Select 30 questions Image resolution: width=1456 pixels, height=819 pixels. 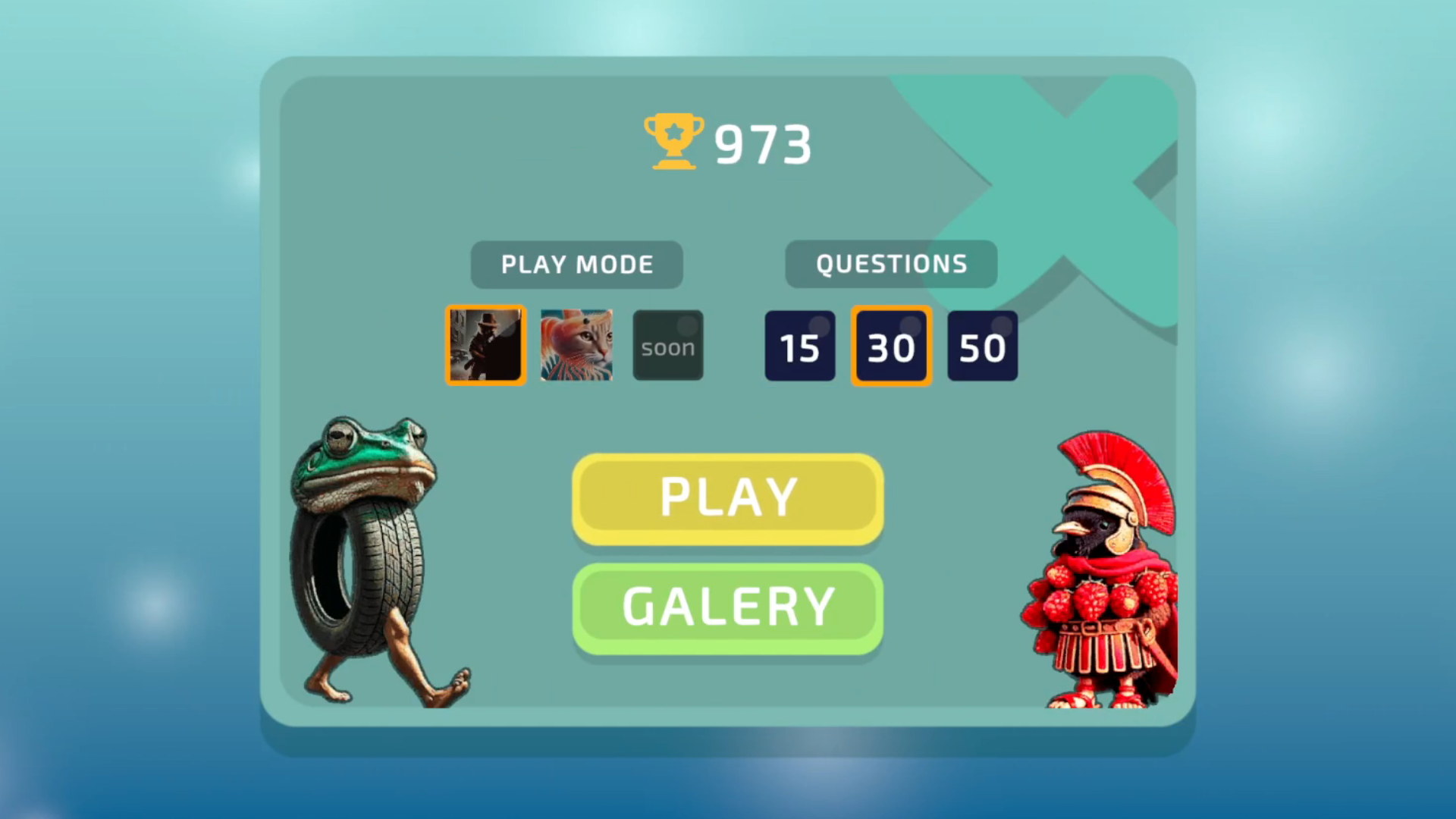click(891, 345)
